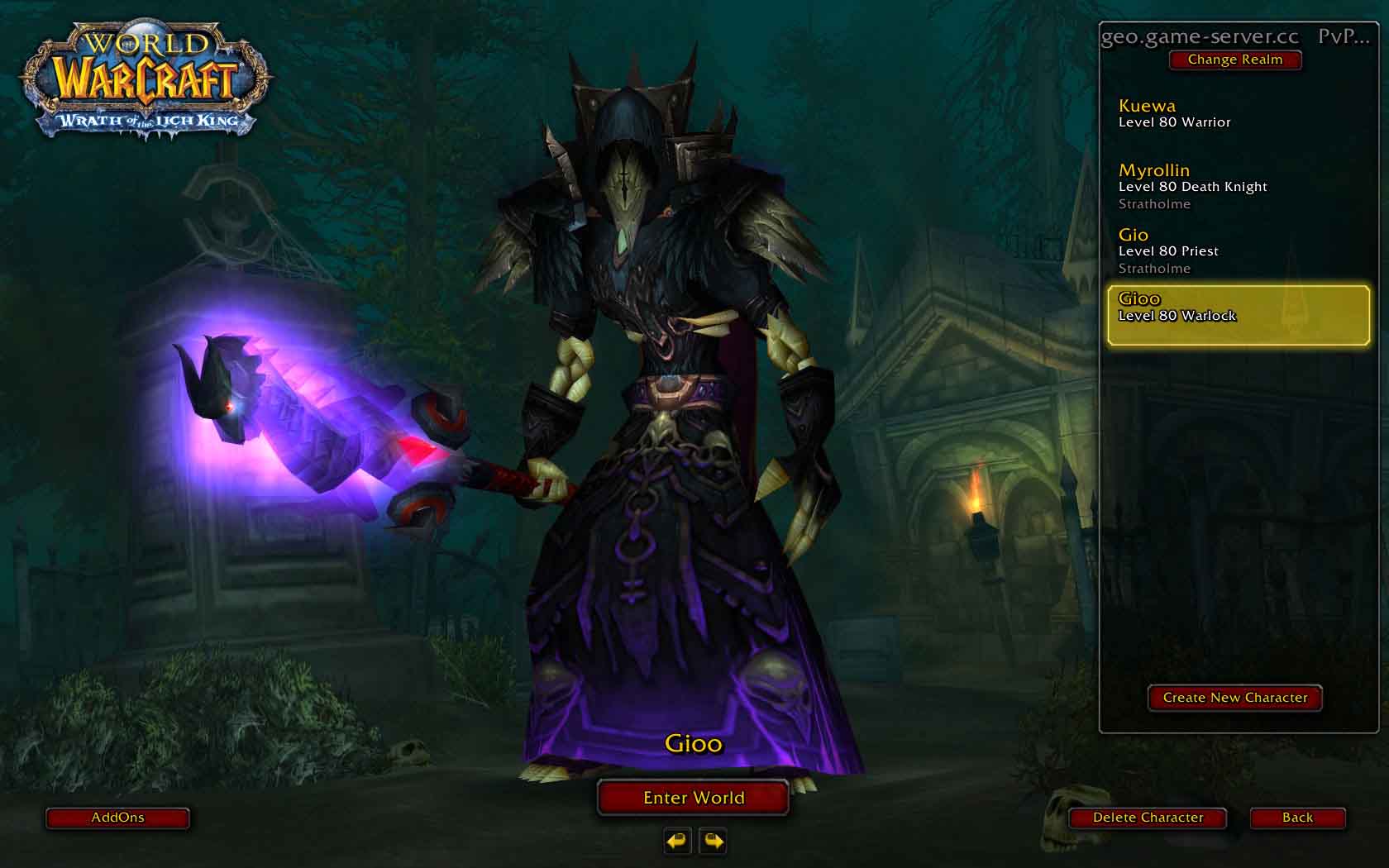Click Stratholme location under Gio
Screen dimensions: 1389x868
click(x=1154, y=268)
